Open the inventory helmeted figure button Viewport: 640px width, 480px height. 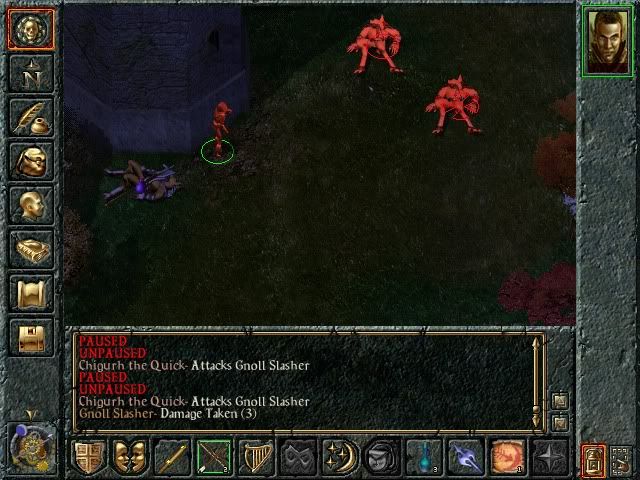[x=30, y=161]
